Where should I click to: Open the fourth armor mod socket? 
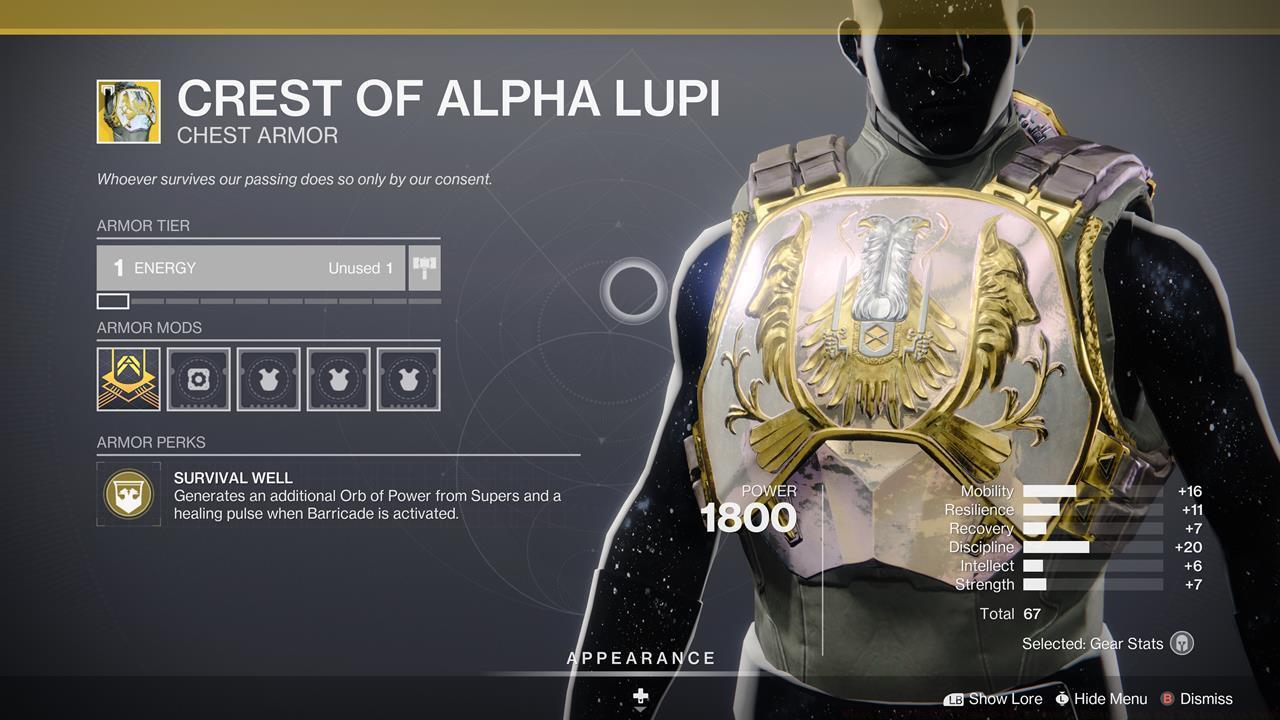pos(338,379)
